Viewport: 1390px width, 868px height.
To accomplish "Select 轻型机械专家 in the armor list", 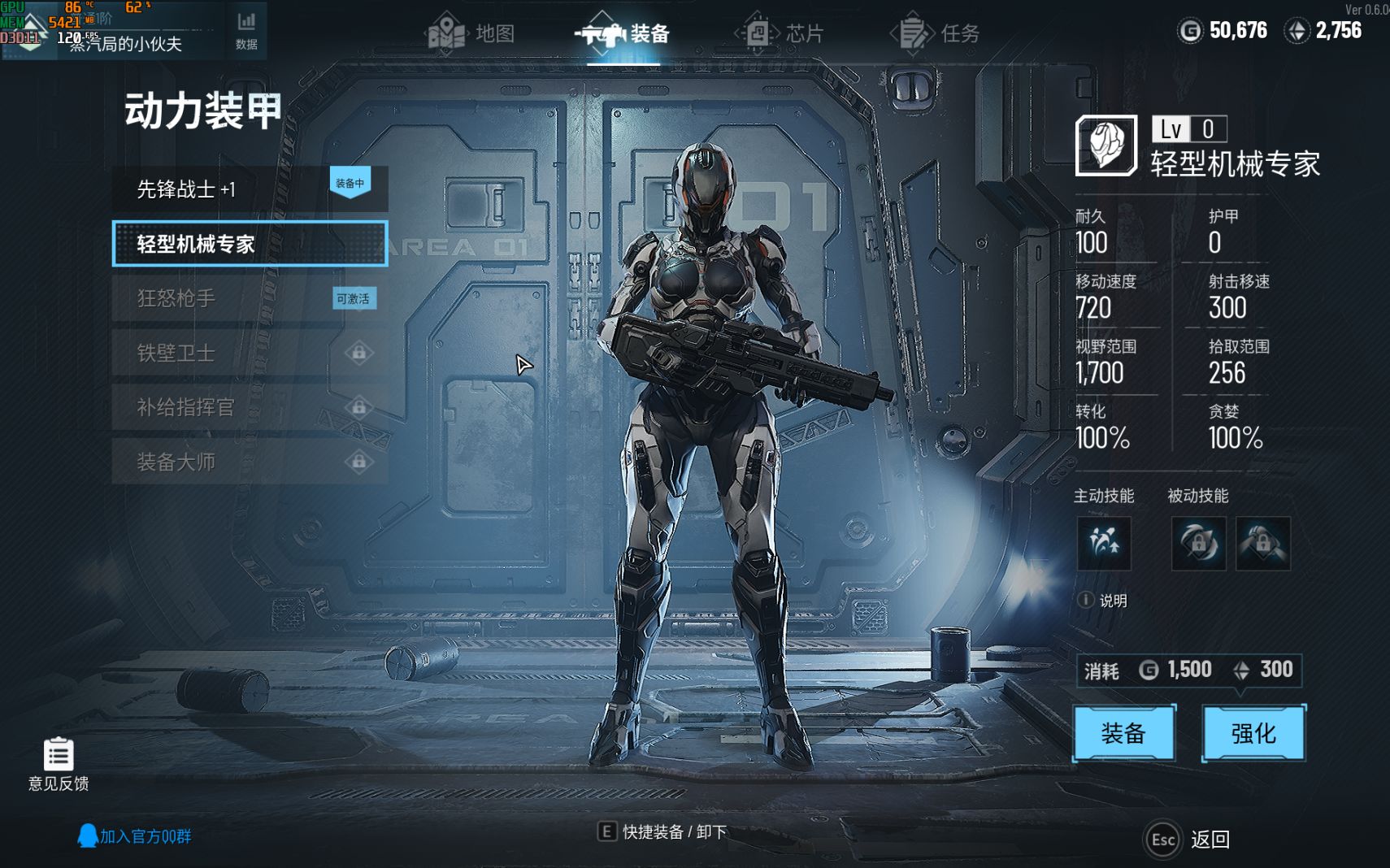I will (x=249, y=244).
